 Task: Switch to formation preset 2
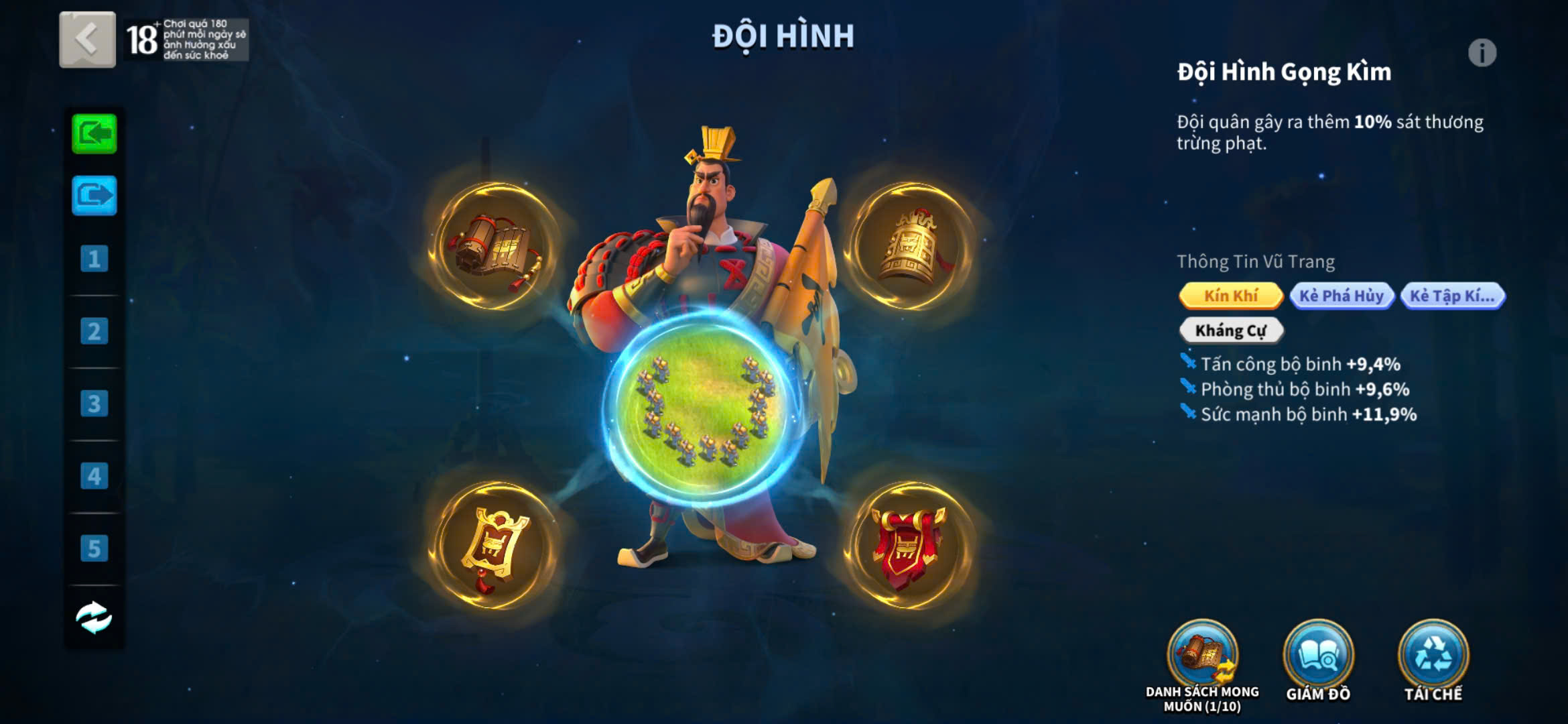[x=94, y=331]
